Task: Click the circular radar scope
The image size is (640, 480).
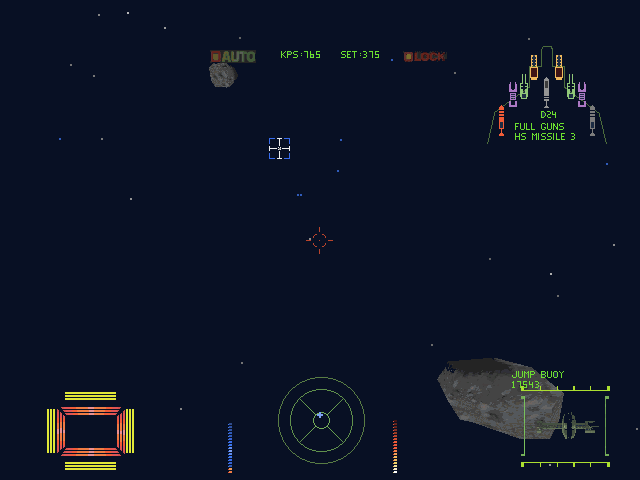Action: pos(321,419)
